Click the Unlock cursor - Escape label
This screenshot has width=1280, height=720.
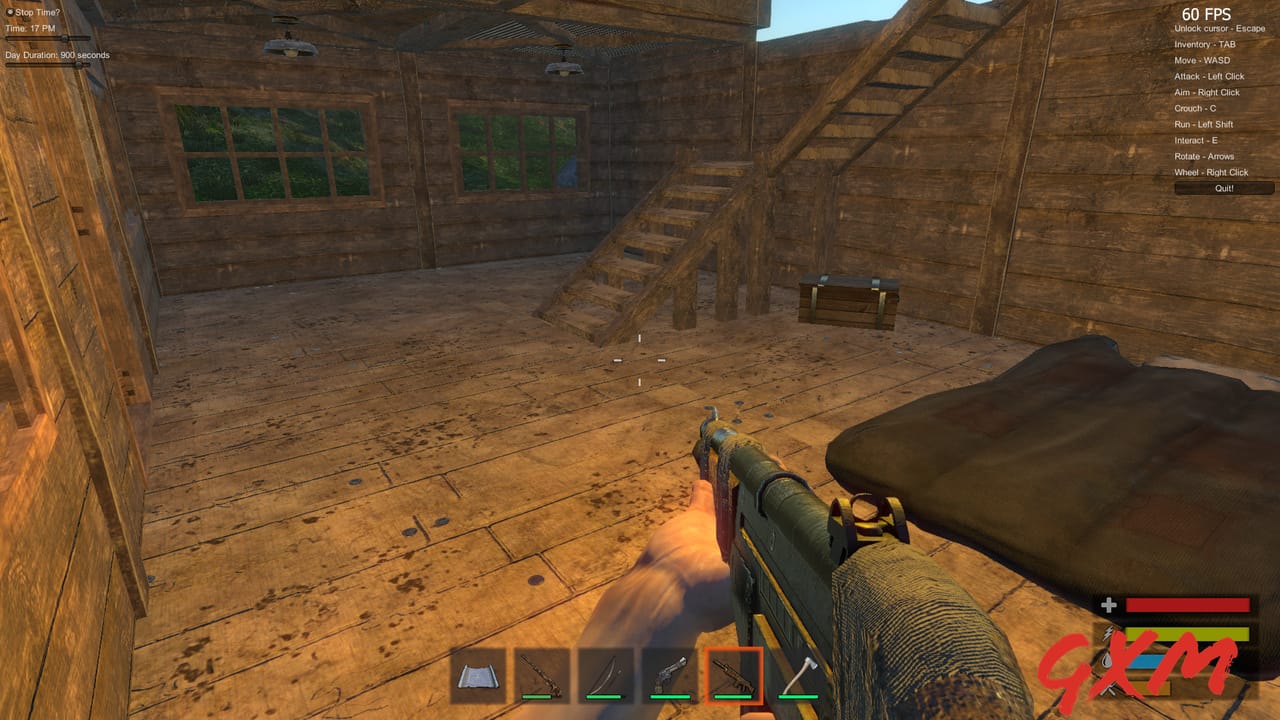point(1221,29)
